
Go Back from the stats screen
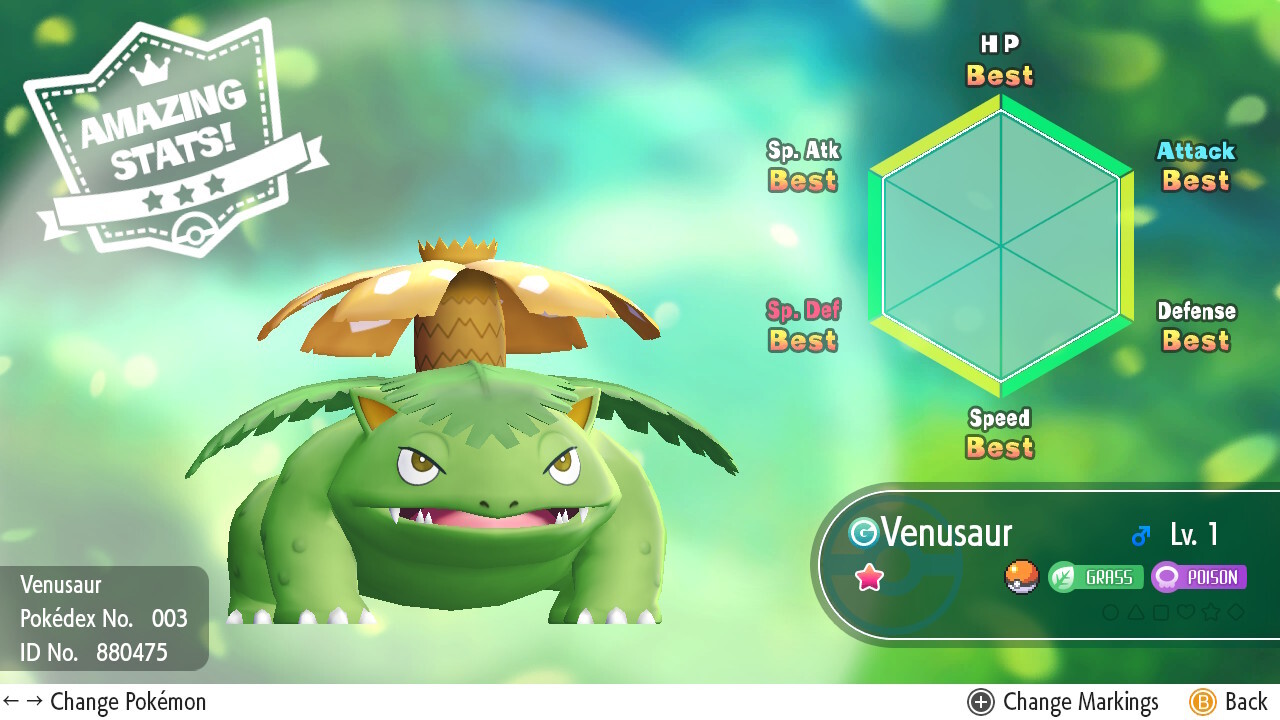[x=1229, y=702]
